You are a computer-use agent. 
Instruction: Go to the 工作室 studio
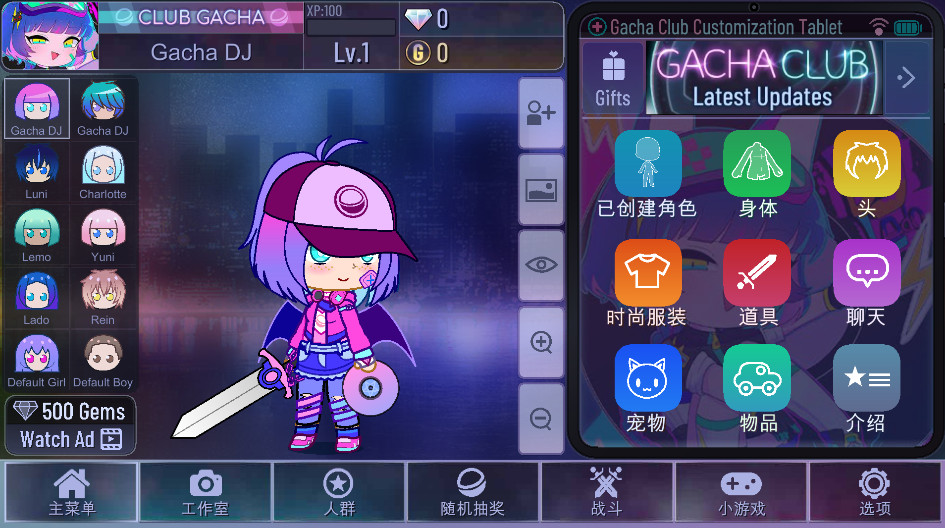205,492
